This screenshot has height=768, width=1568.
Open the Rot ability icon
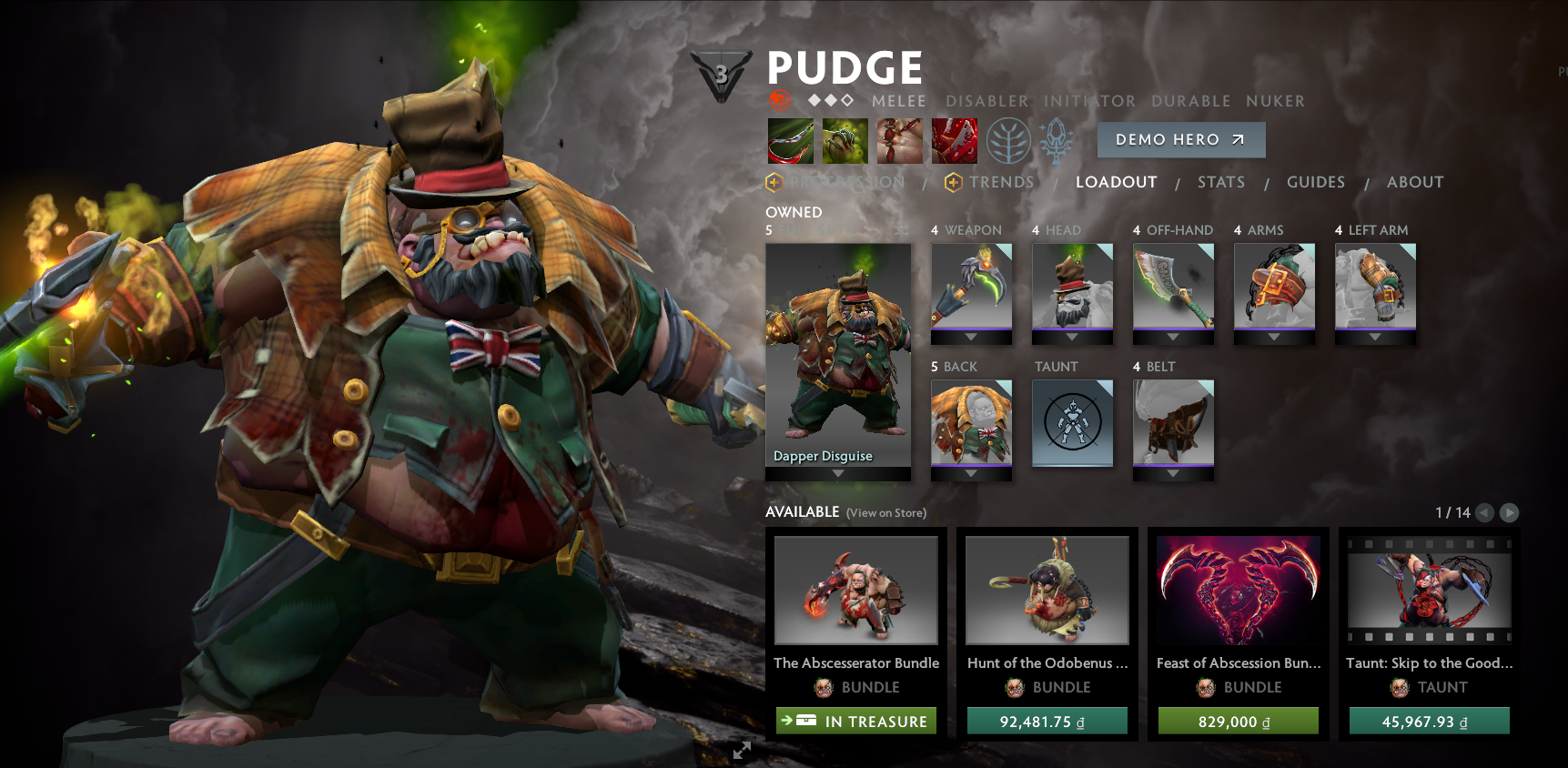pyautogui.click(x=846, y=140)
